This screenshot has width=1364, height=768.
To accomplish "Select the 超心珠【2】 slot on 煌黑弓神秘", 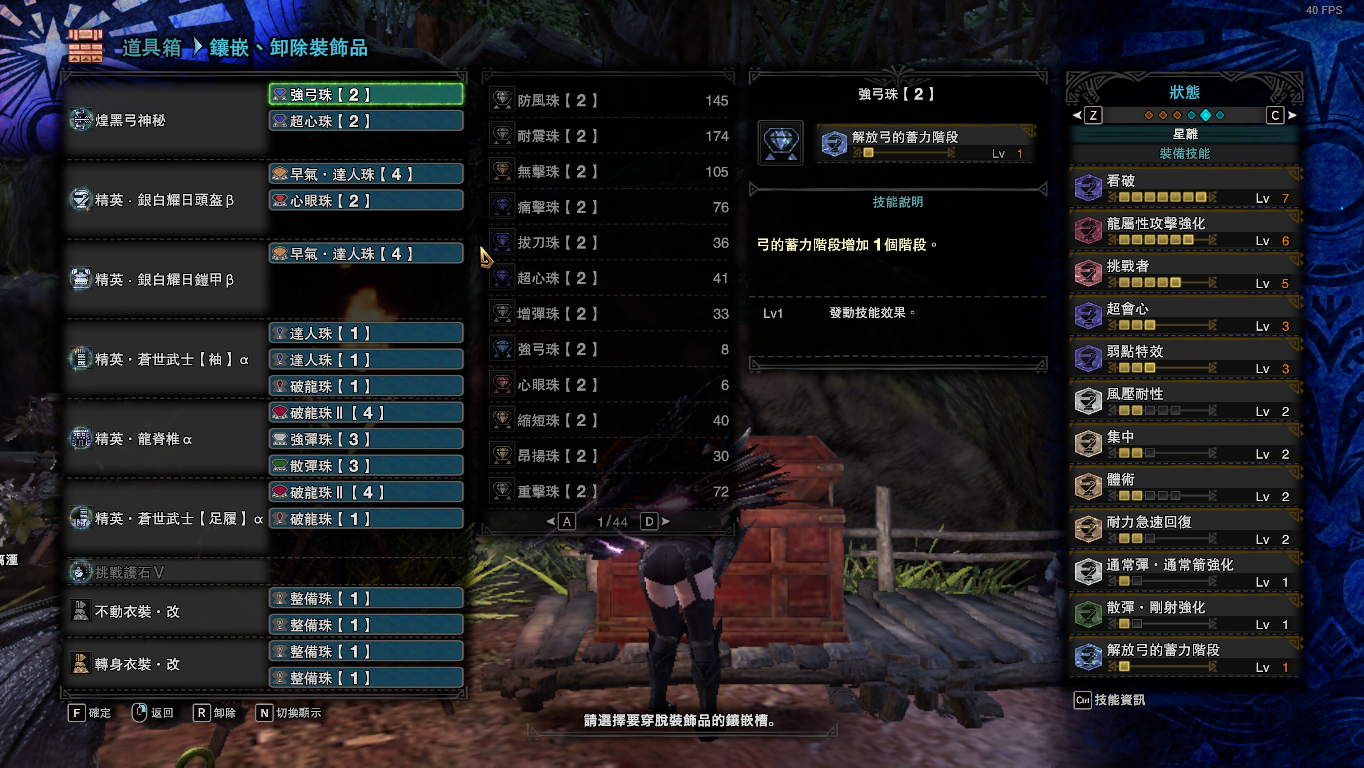I will tap(366, 121).
